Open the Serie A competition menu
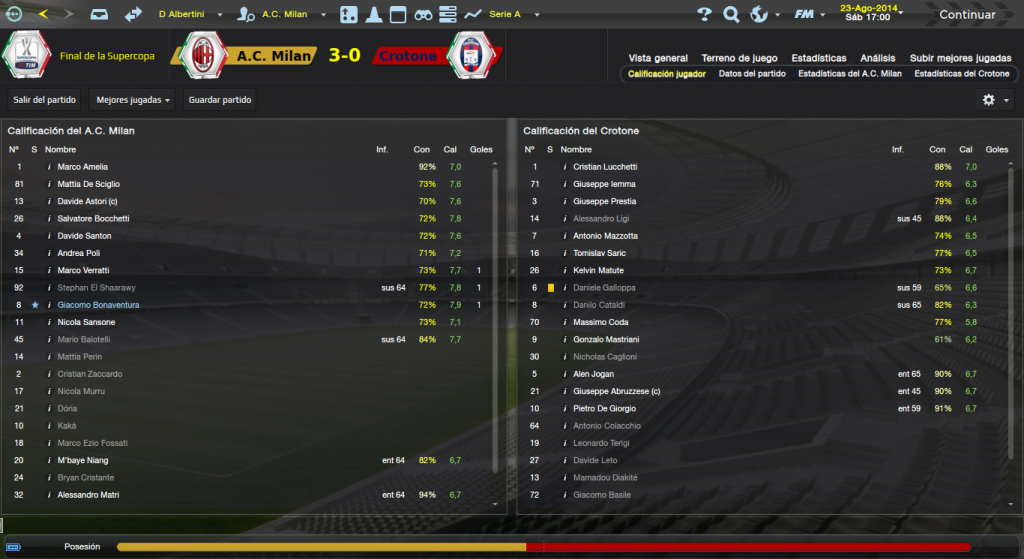 pyautogui.click(x=510, y=15)
